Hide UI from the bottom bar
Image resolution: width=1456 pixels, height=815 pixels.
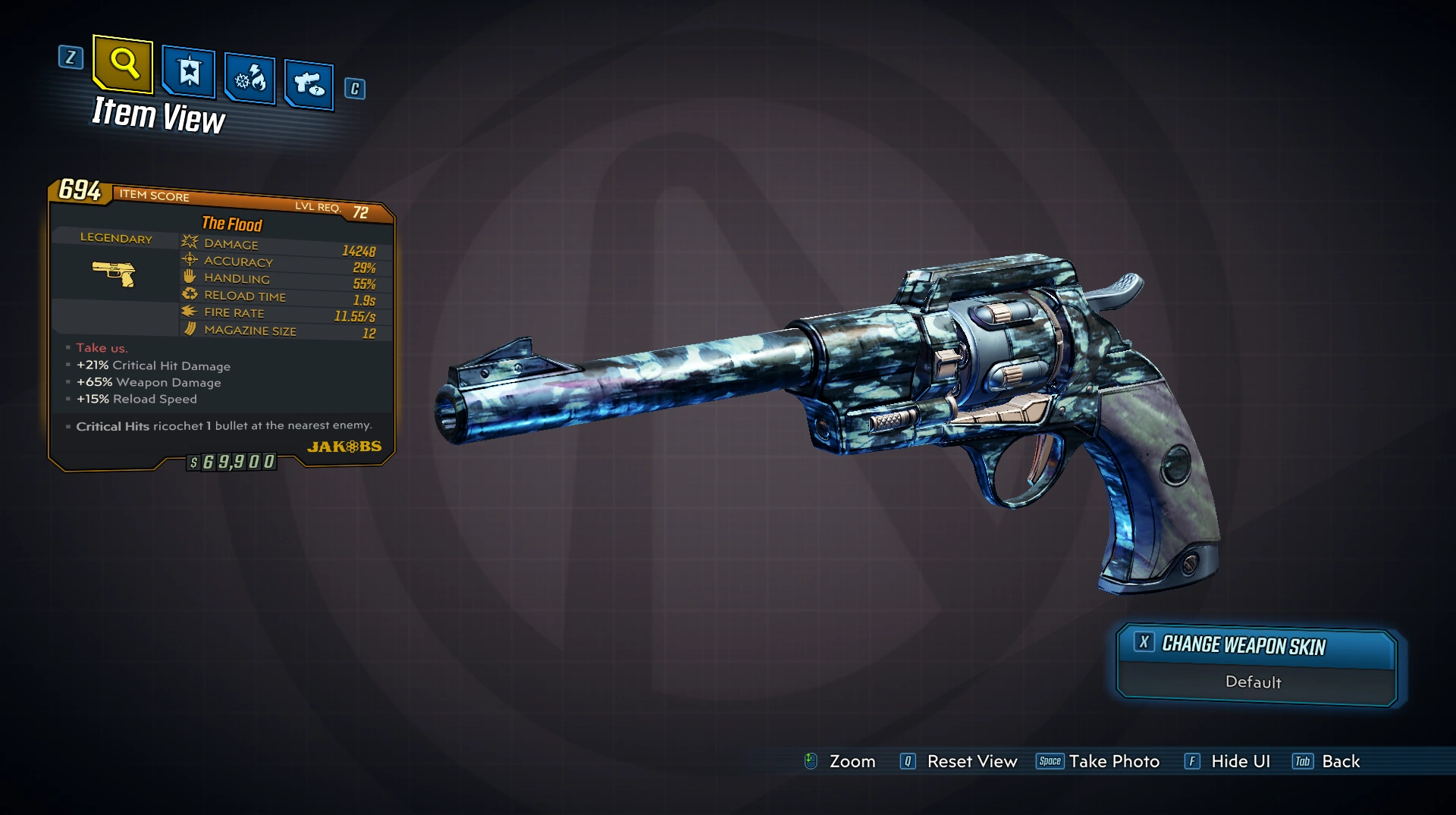pyautogui.click(x=1228, y=761)
